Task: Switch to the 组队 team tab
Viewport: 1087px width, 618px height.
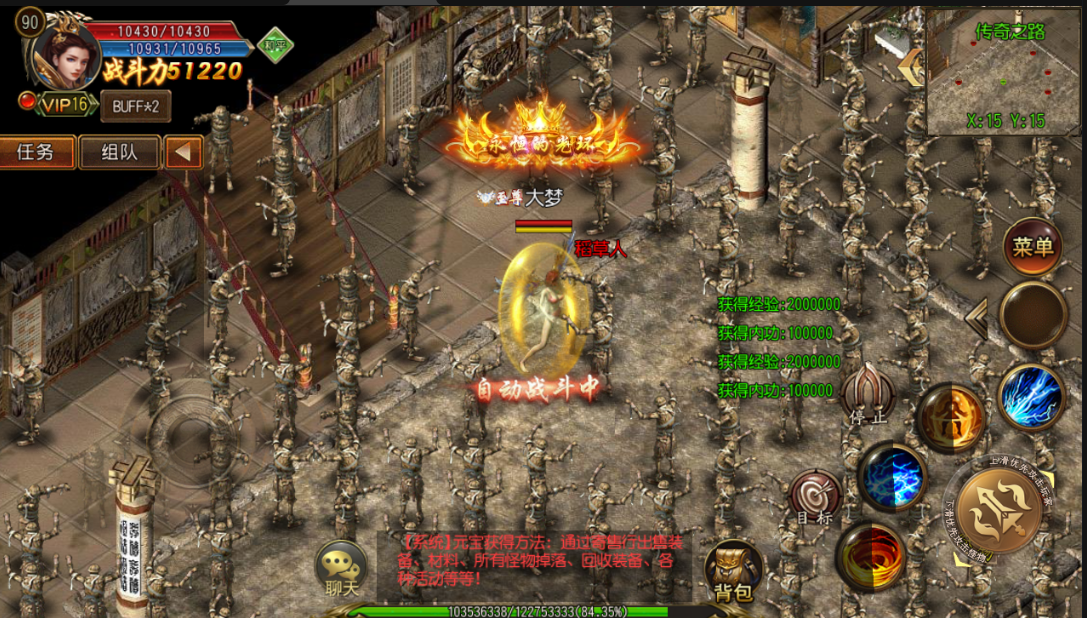Action: tap(119, 152)
